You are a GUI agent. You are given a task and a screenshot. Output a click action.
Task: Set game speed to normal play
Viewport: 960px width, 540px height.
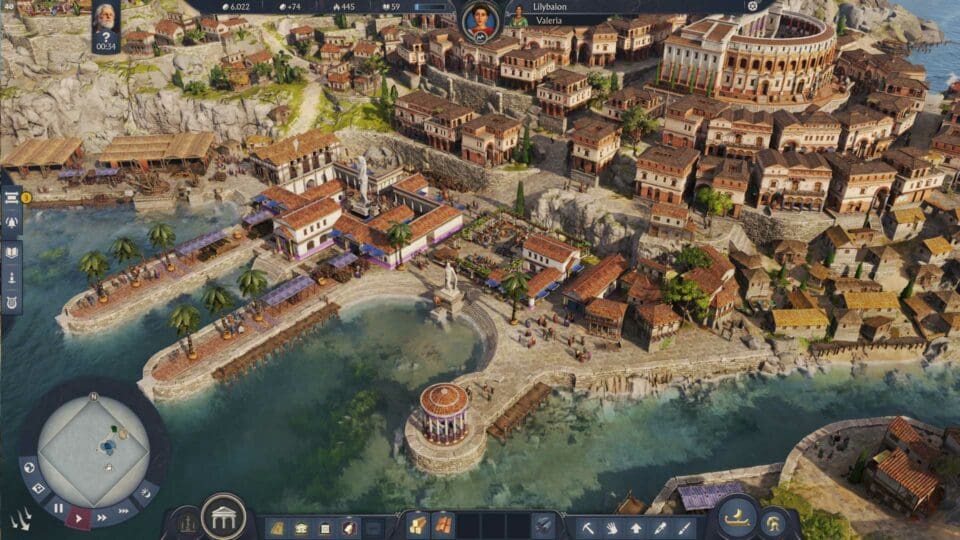[x=79, y=517]
